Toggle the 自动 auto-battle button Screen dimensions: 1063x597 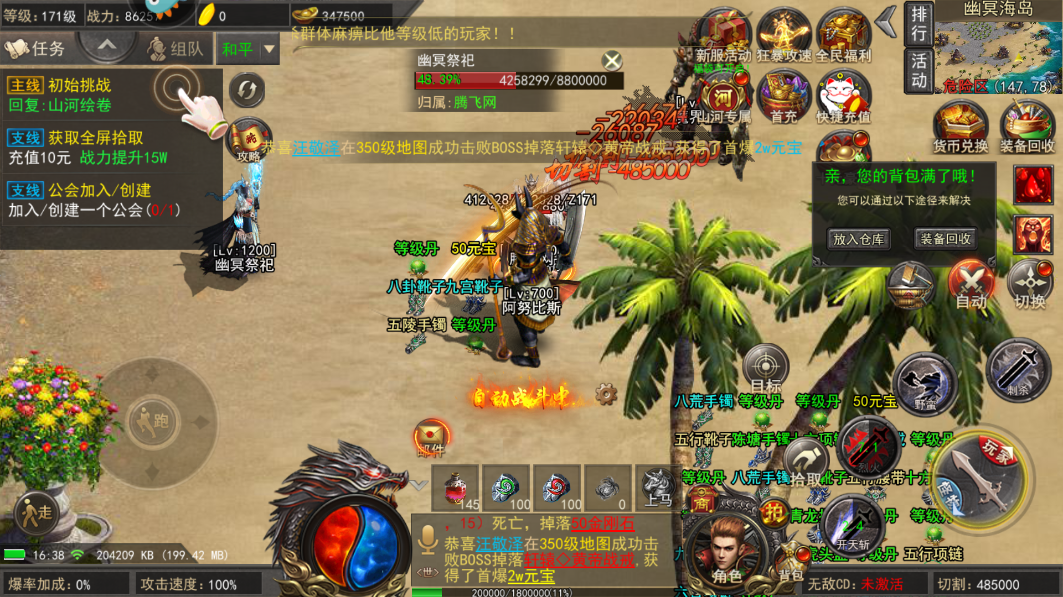(971, 283)
